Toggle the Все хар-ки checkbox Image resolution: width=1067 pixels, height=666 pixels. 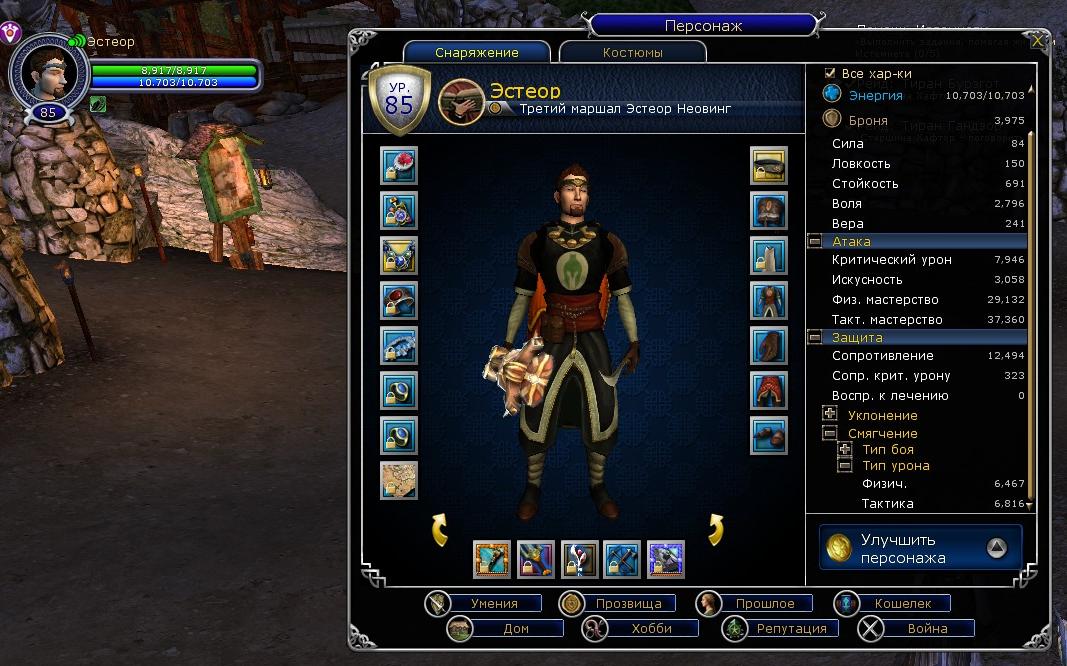pyautogui.click(x=829, y=73)
